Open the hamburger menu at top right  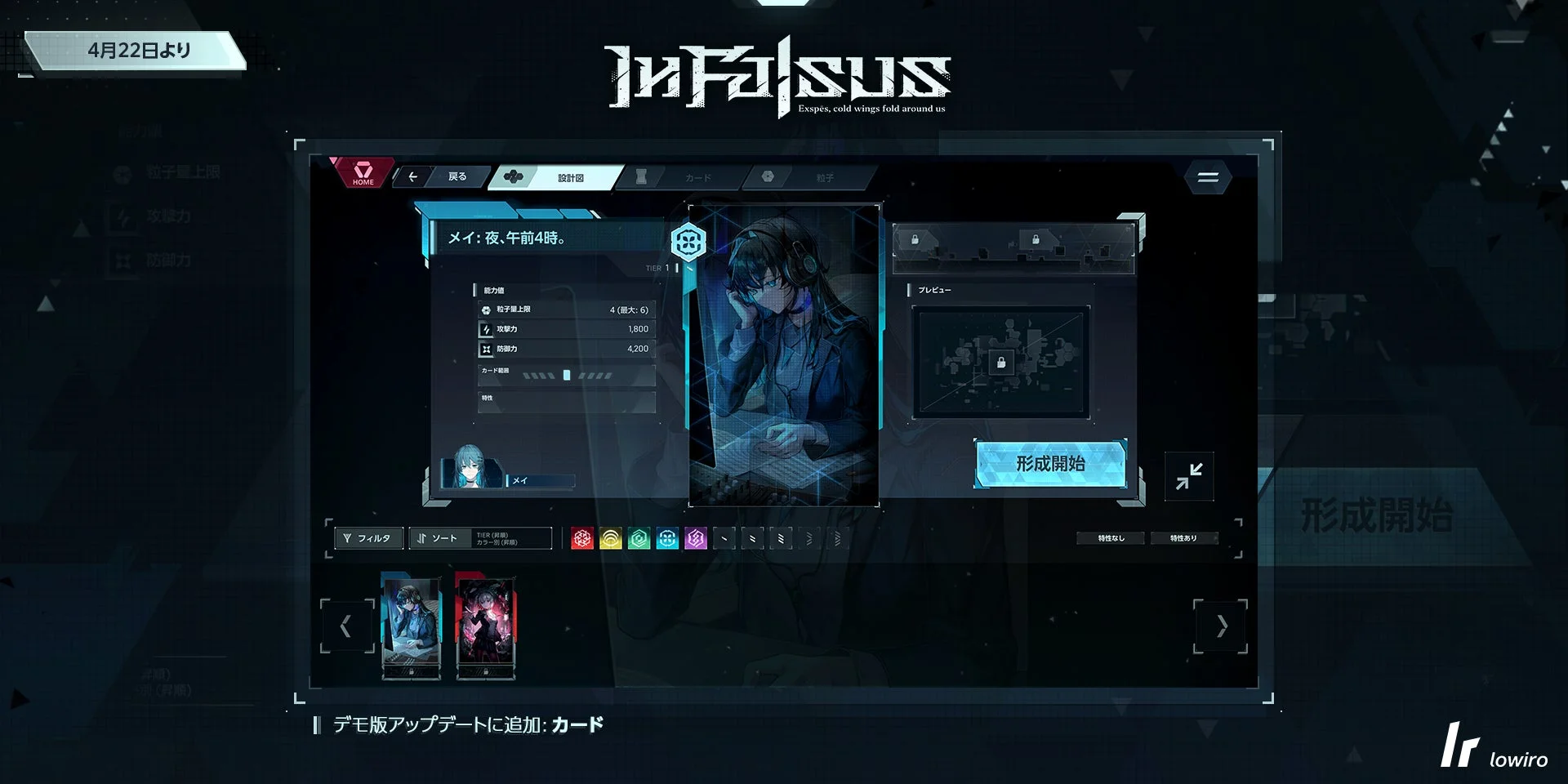point(1207,177)
